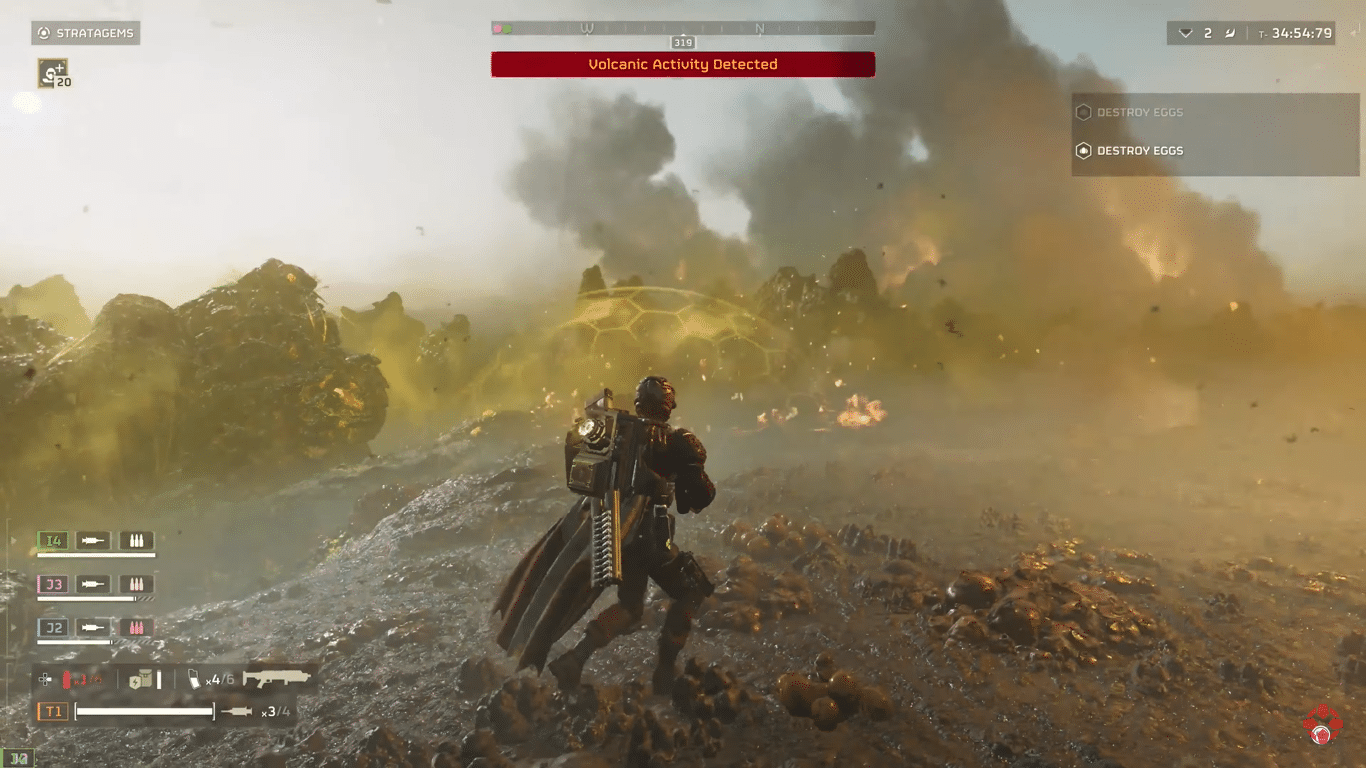Click the syringe icon showing x3/4
The width and height of the screenshot is (1366, 768).
pyautogui.click(x=237, y=711)
